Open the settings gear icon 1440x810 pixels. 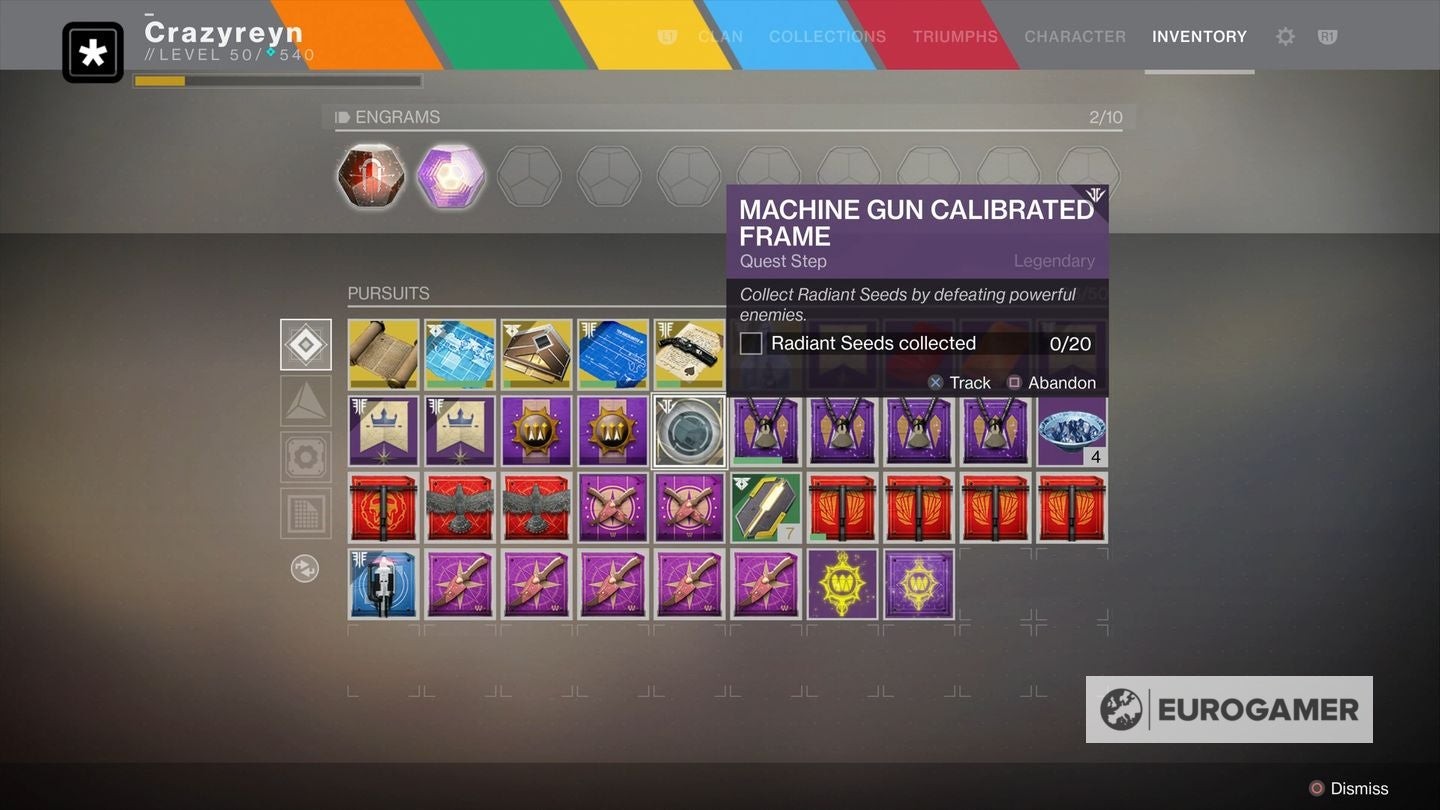click(1285, 37)
